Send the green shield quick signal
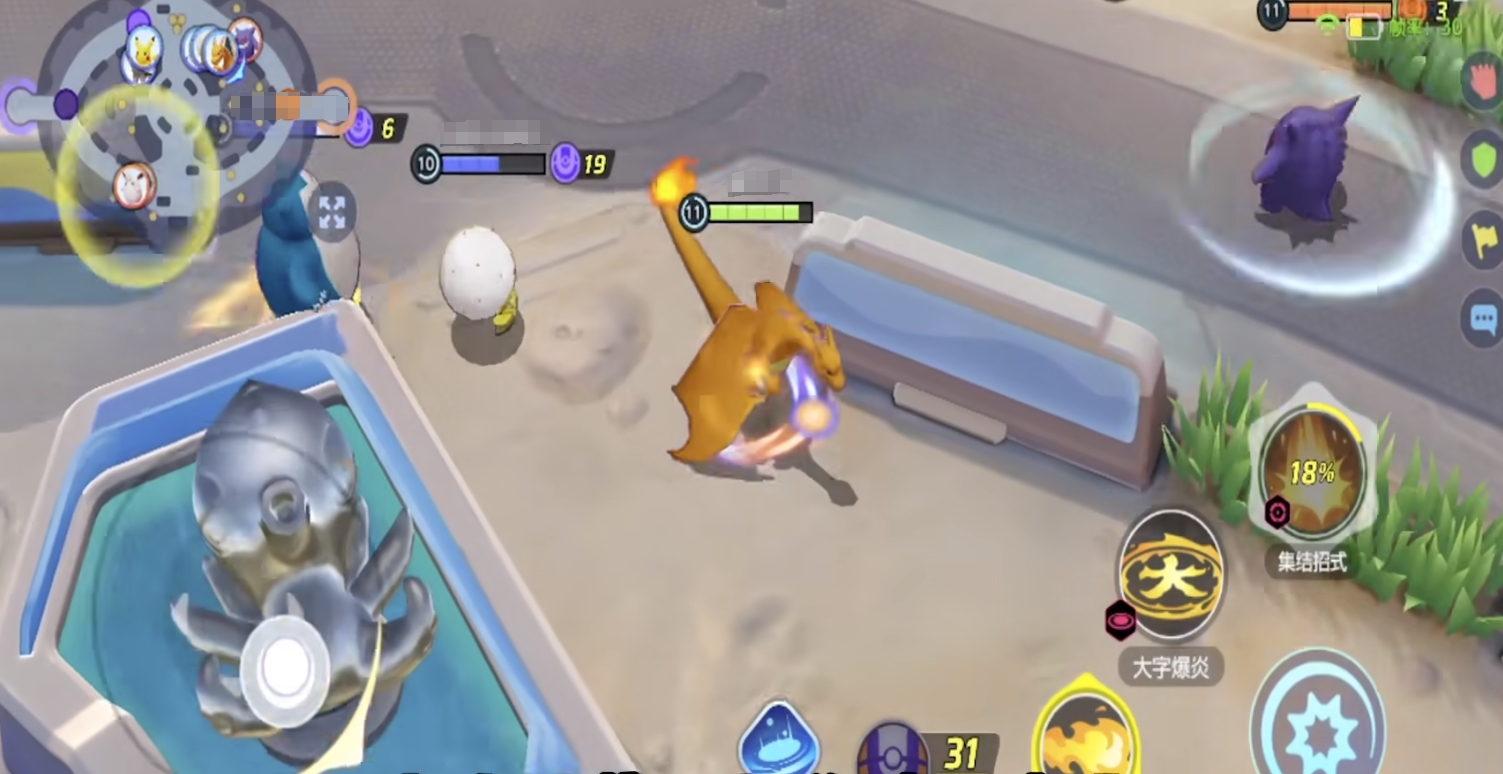The width and height of the screenshot is (1503, 774). 1482,158
